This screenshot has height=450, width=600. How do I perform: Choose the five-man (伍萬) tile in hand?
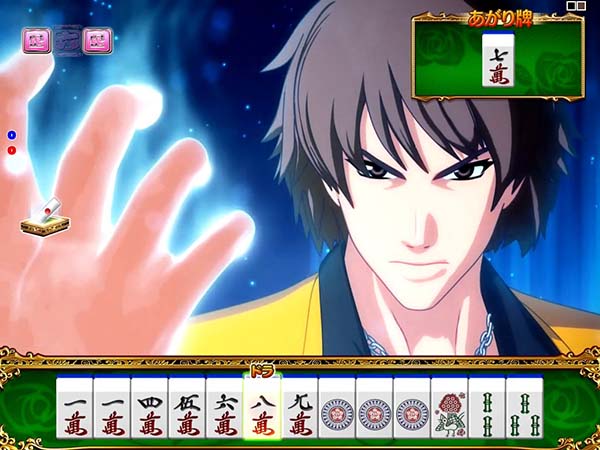pyautogui.click(x=187, y=412)
